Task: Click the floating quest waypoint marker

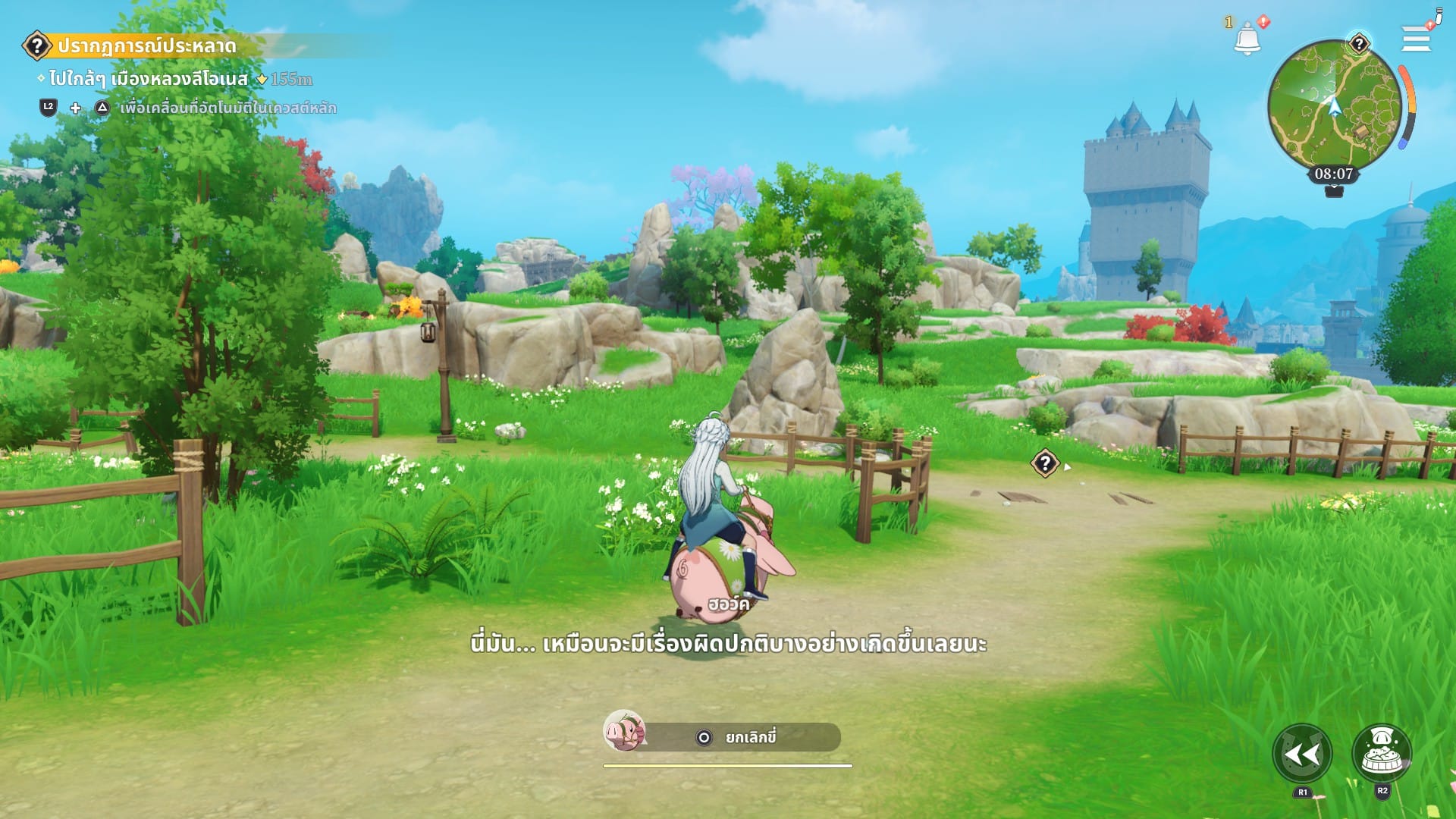Action: (x=1044, y=463)
